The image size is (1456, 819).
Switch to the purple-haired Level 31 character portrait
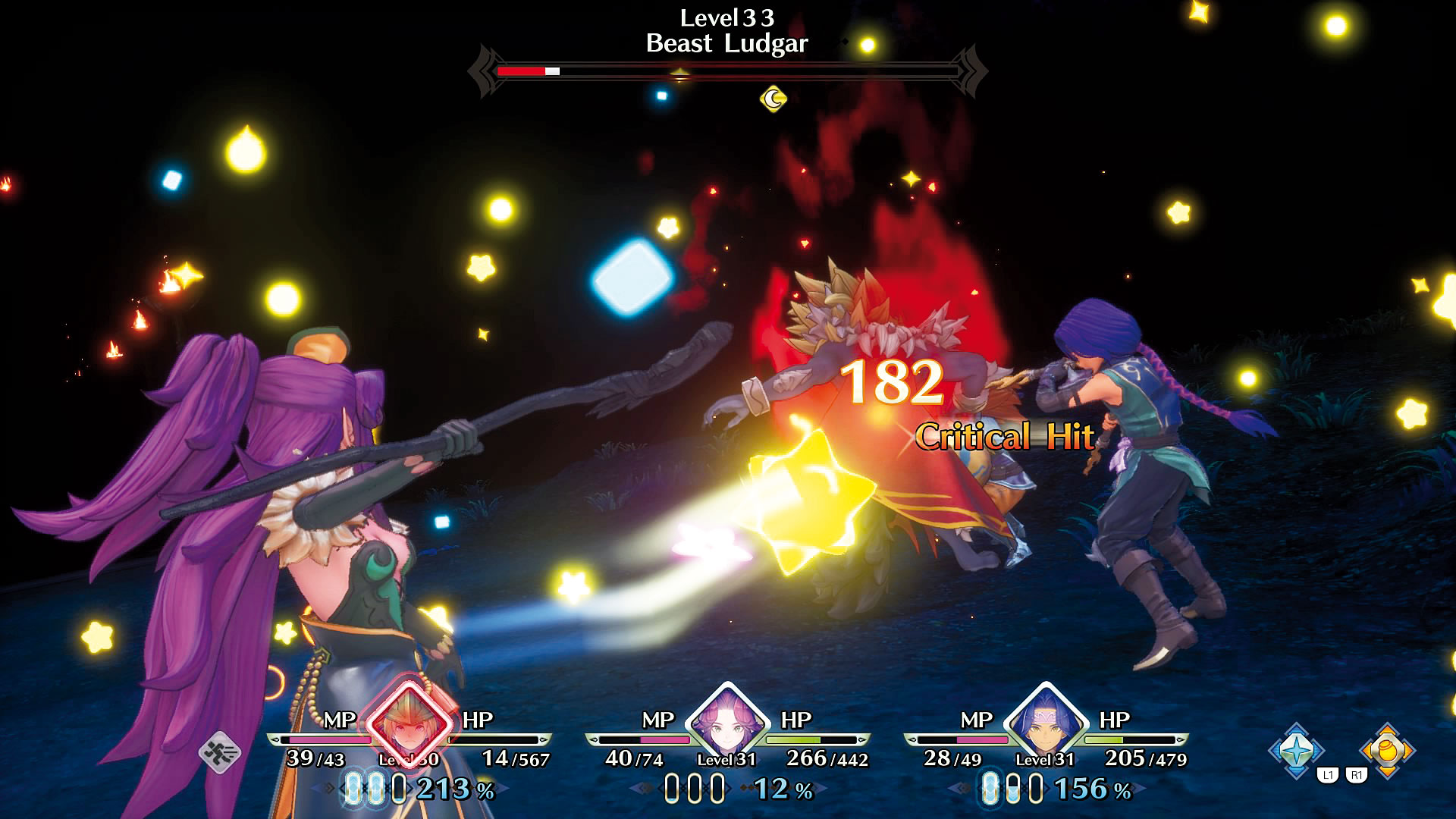tap(726, 722)
